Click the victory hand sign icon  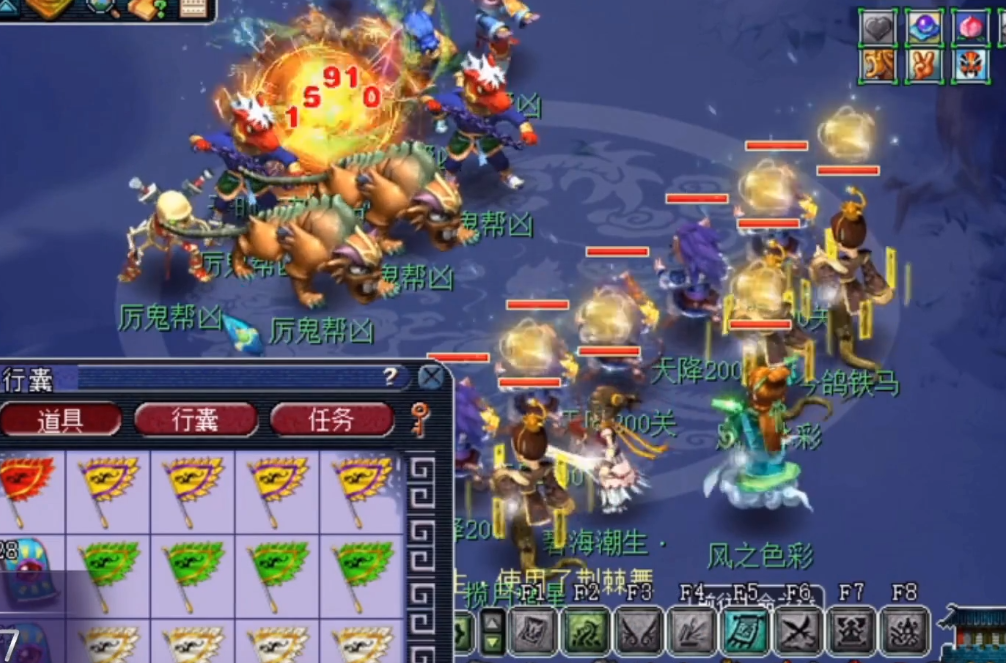(x=925, y=66)
